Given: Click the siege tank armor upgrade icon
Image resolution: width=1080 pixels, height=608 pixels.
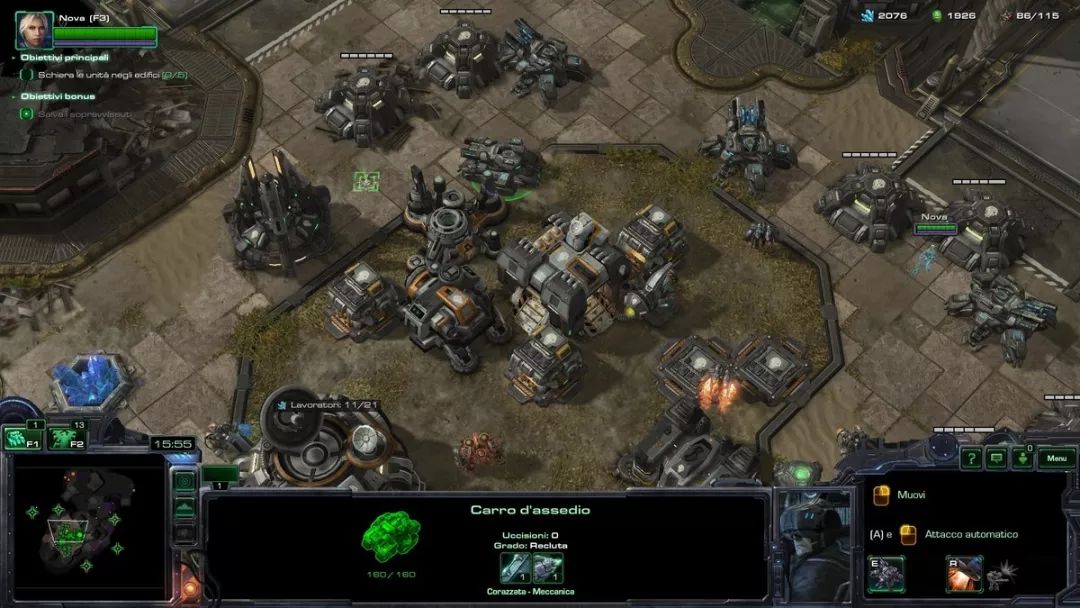Looking at the screenshot, I should [x=548, y=568].
